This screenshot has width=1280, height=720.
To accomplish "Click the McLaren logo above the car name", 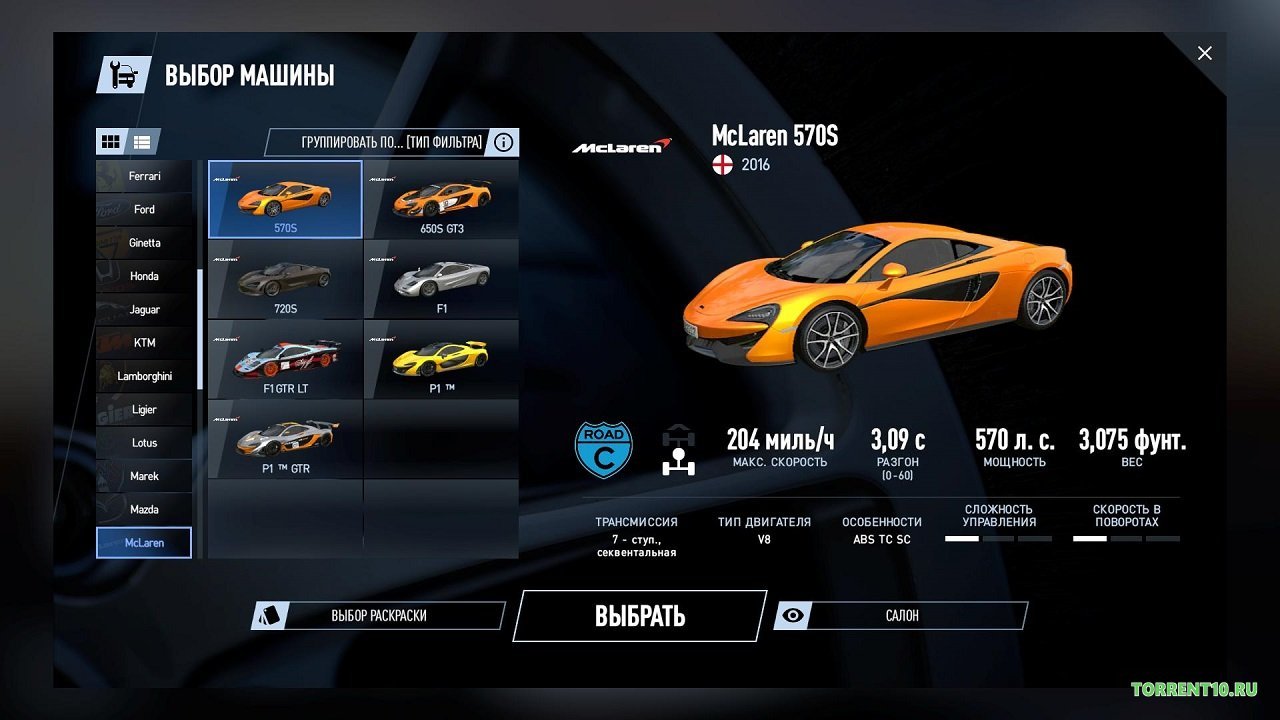I will click(x=620, y=143).
